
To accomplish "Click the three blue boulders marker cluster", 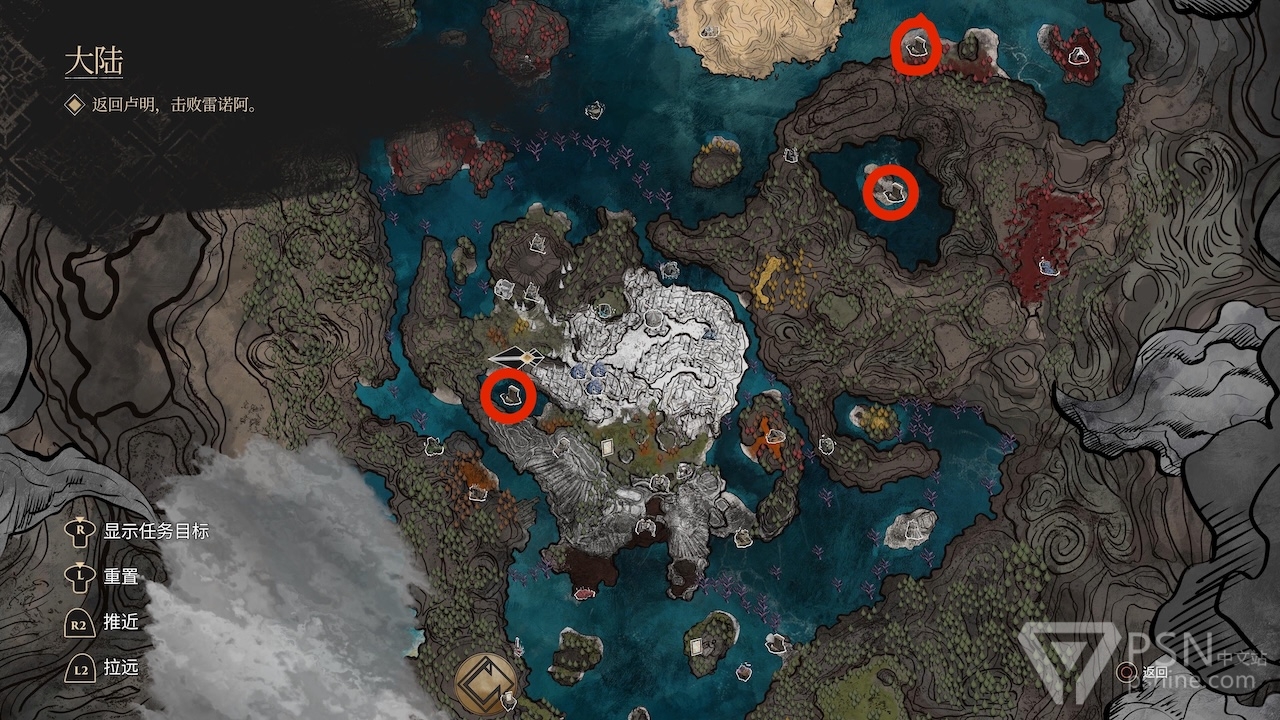I will pyautogui.click(x=590, y=376).
